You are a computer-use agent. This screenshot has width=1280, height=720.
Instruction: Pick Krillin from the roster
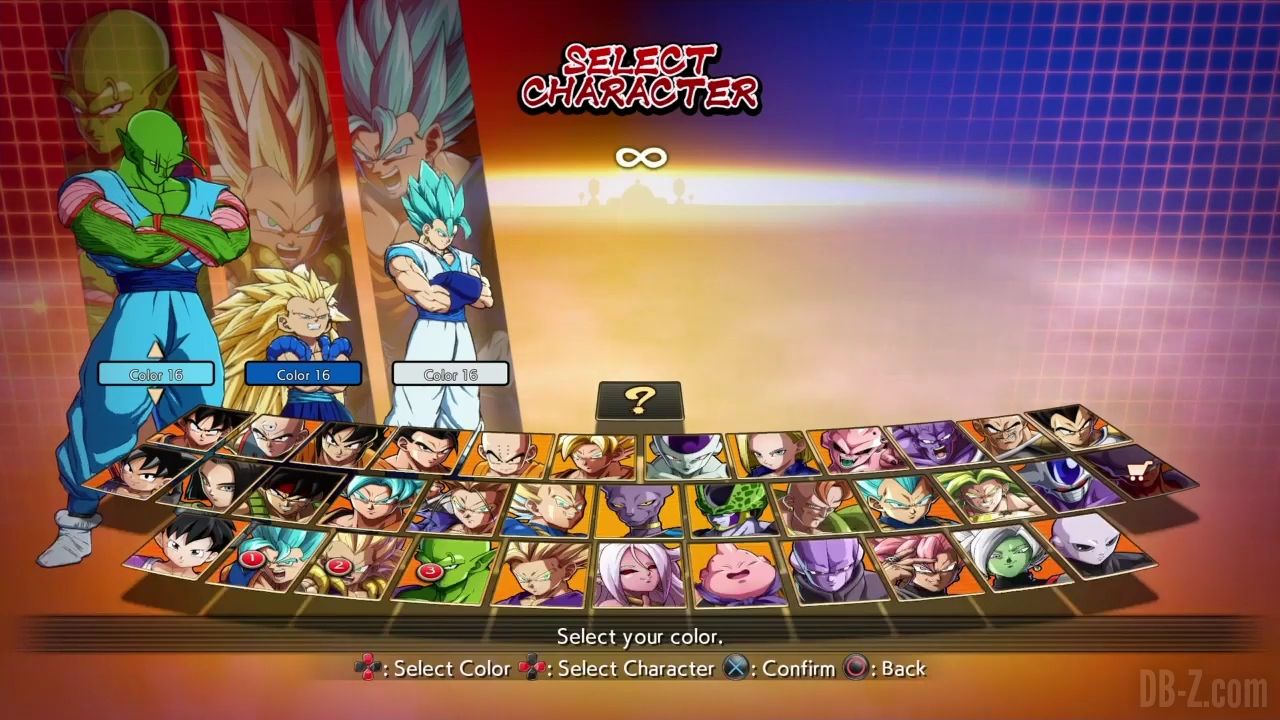click(509, 454)
